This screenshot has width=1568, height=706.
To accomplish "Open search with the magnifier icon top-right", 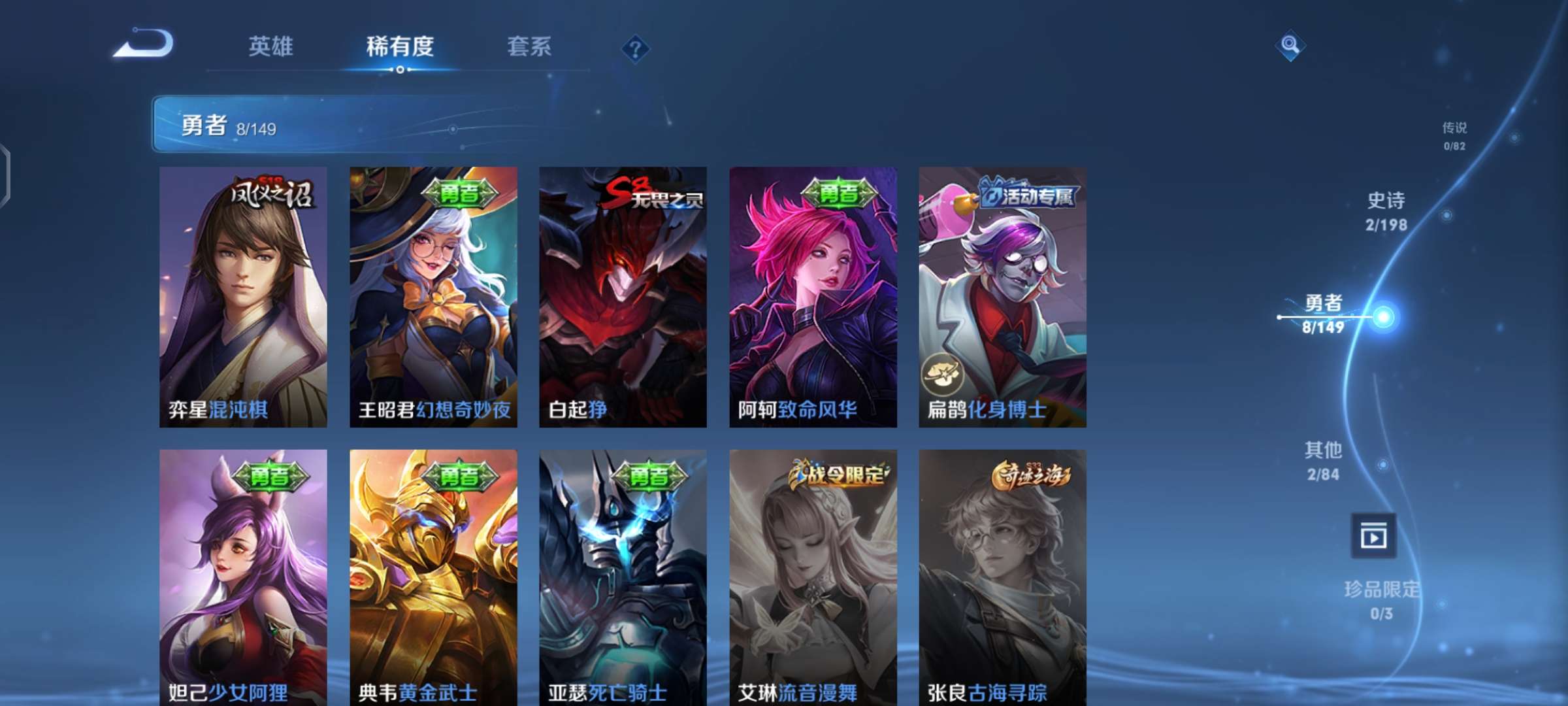I will tap(1290, 44).
